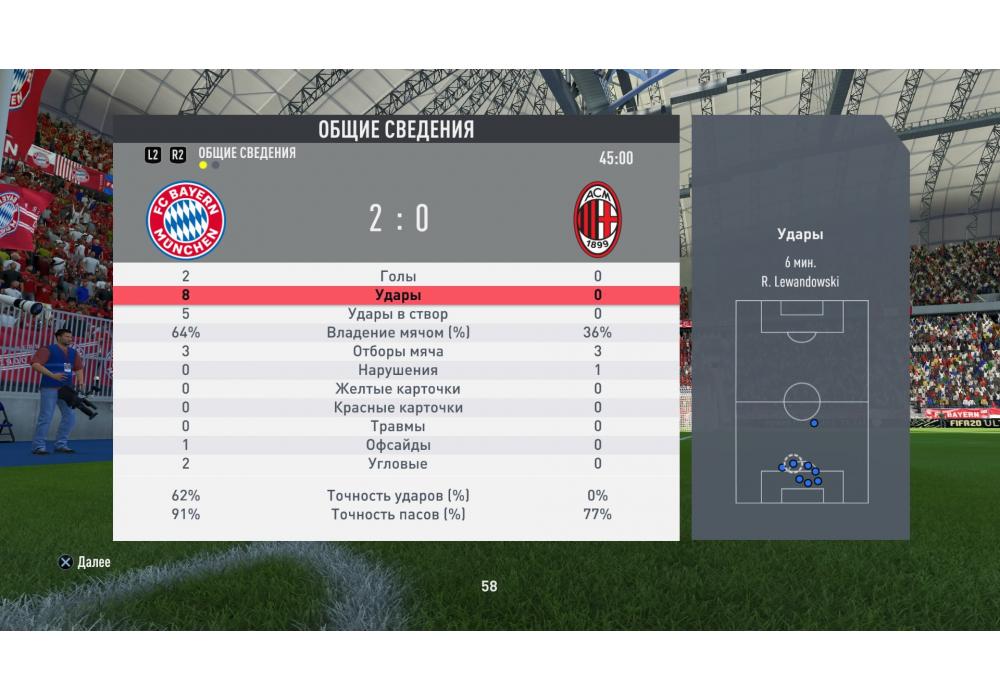Select the Офсайды stat row
This screenshot has width=1000, height=700.
pos(398,445)
